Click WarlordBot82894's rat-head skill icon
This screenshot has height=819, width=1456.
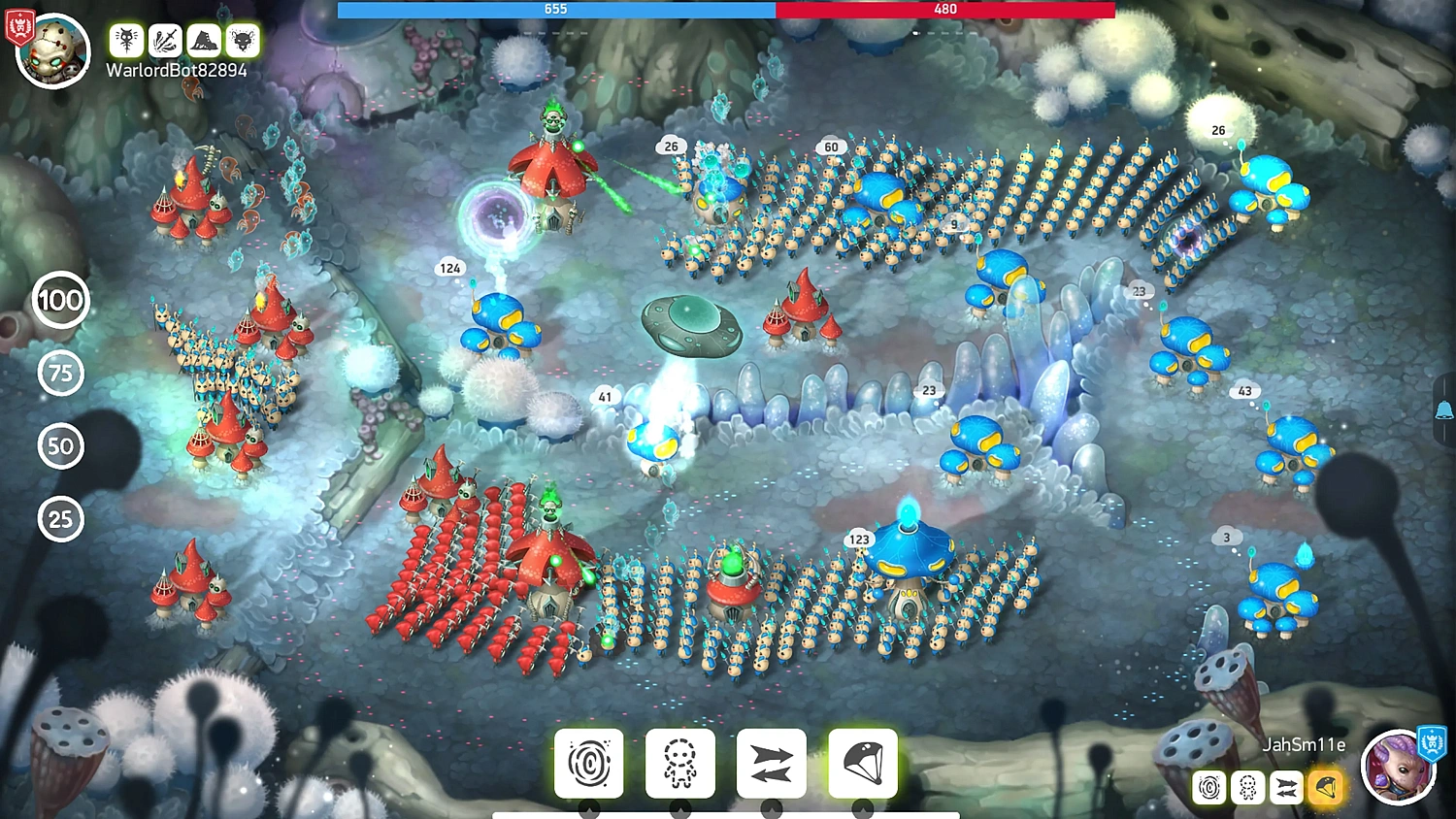coord(243,40)
